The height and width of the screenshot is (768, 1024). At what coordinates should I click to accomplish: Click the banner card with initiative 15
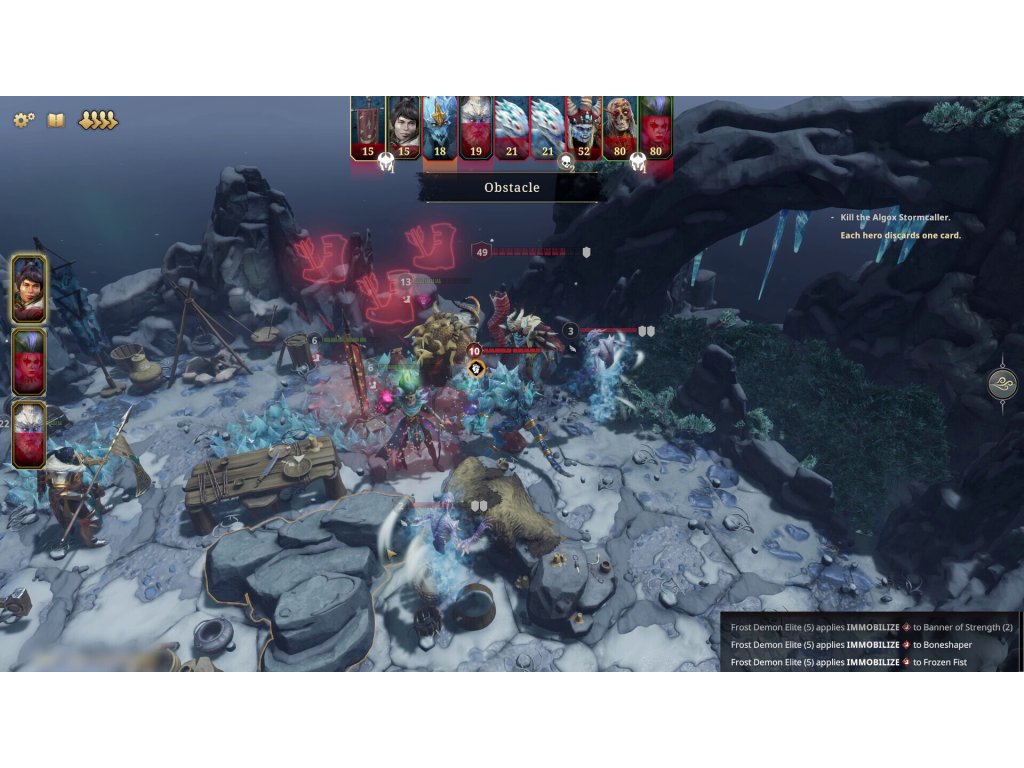[368, 127]
